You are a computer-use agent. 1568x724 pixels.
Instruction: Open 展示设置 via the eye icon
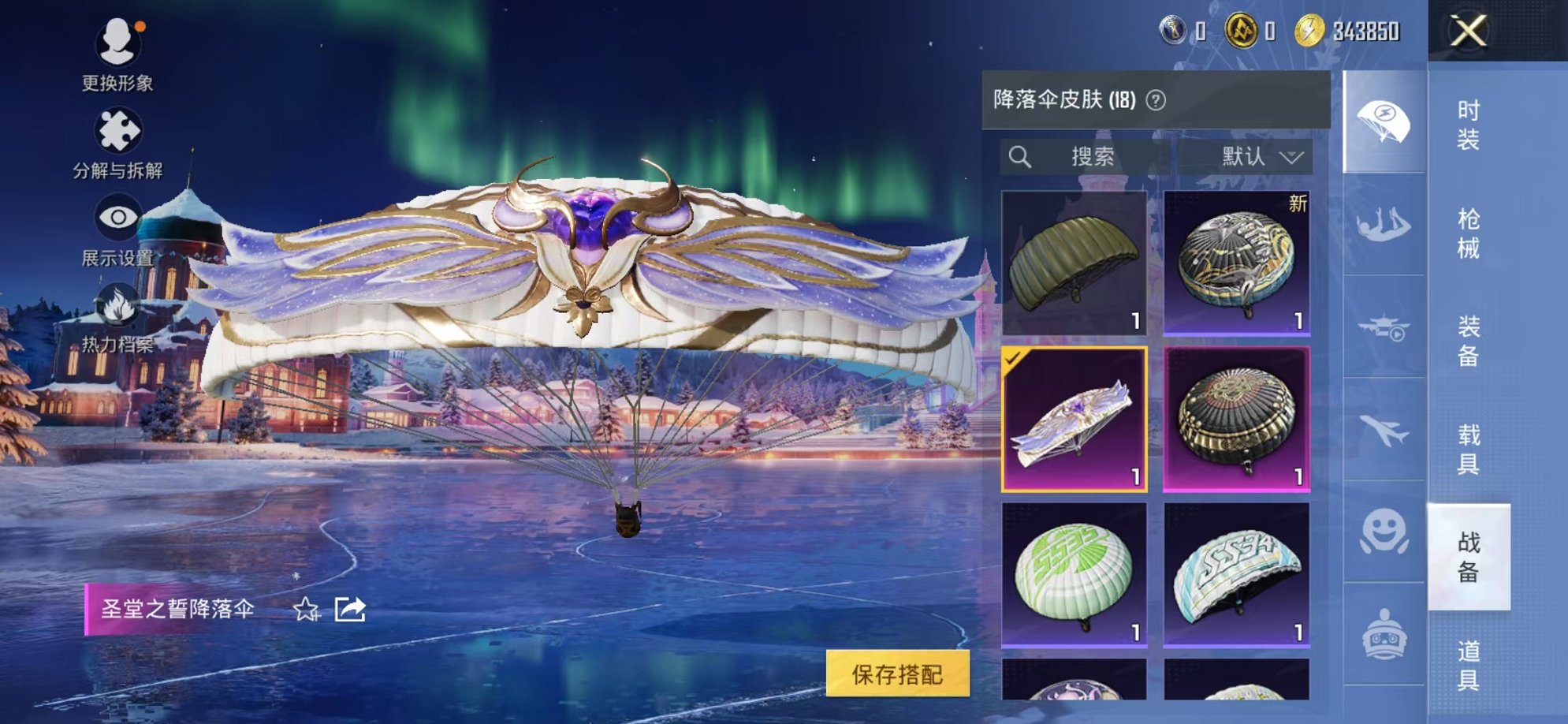pyautogui.click(x=117, y=214)
